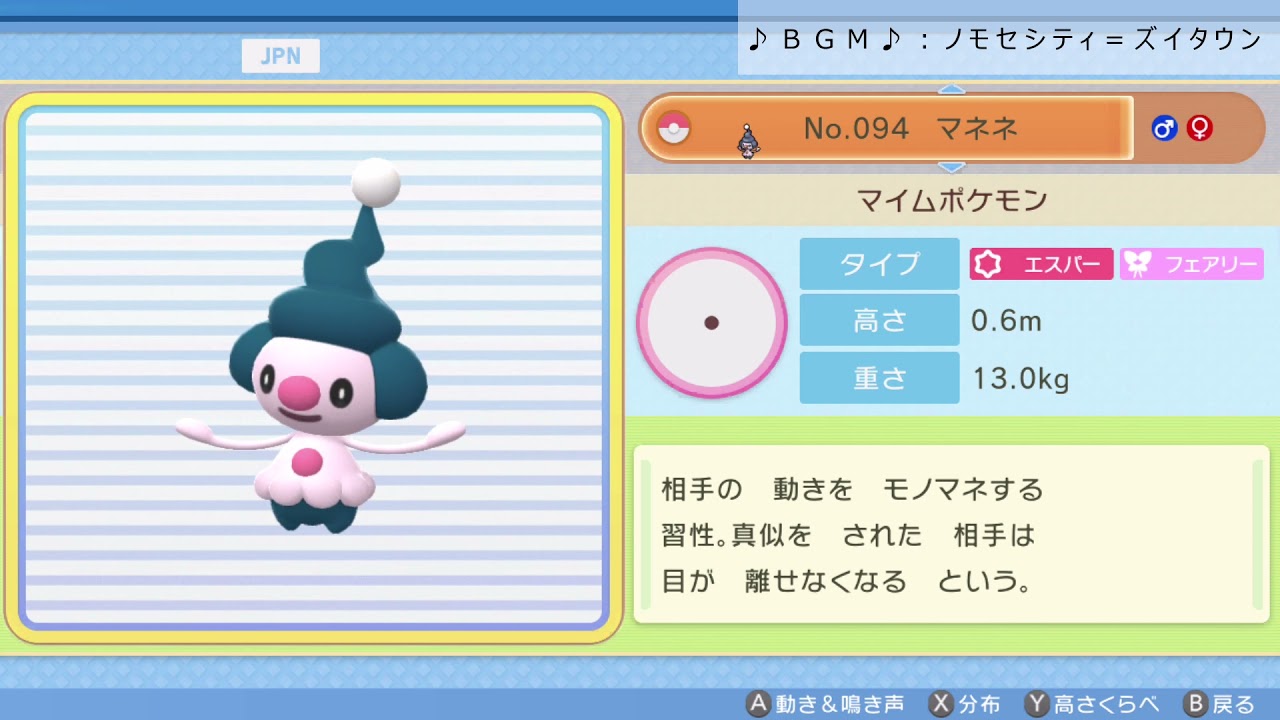Toggle the JPN language label

[280, 56]
